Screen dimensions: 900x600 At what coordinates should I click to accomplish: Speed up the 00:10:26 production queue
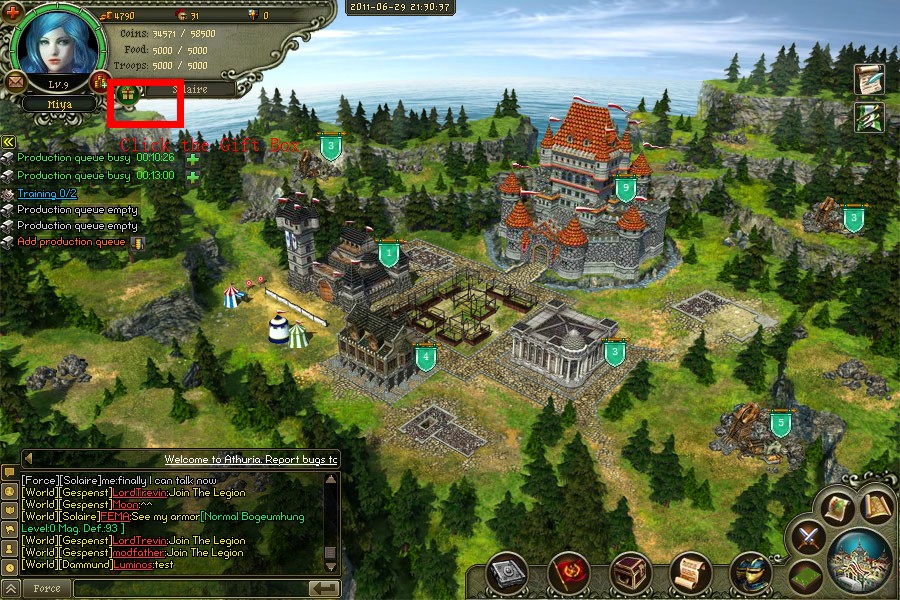192,158
